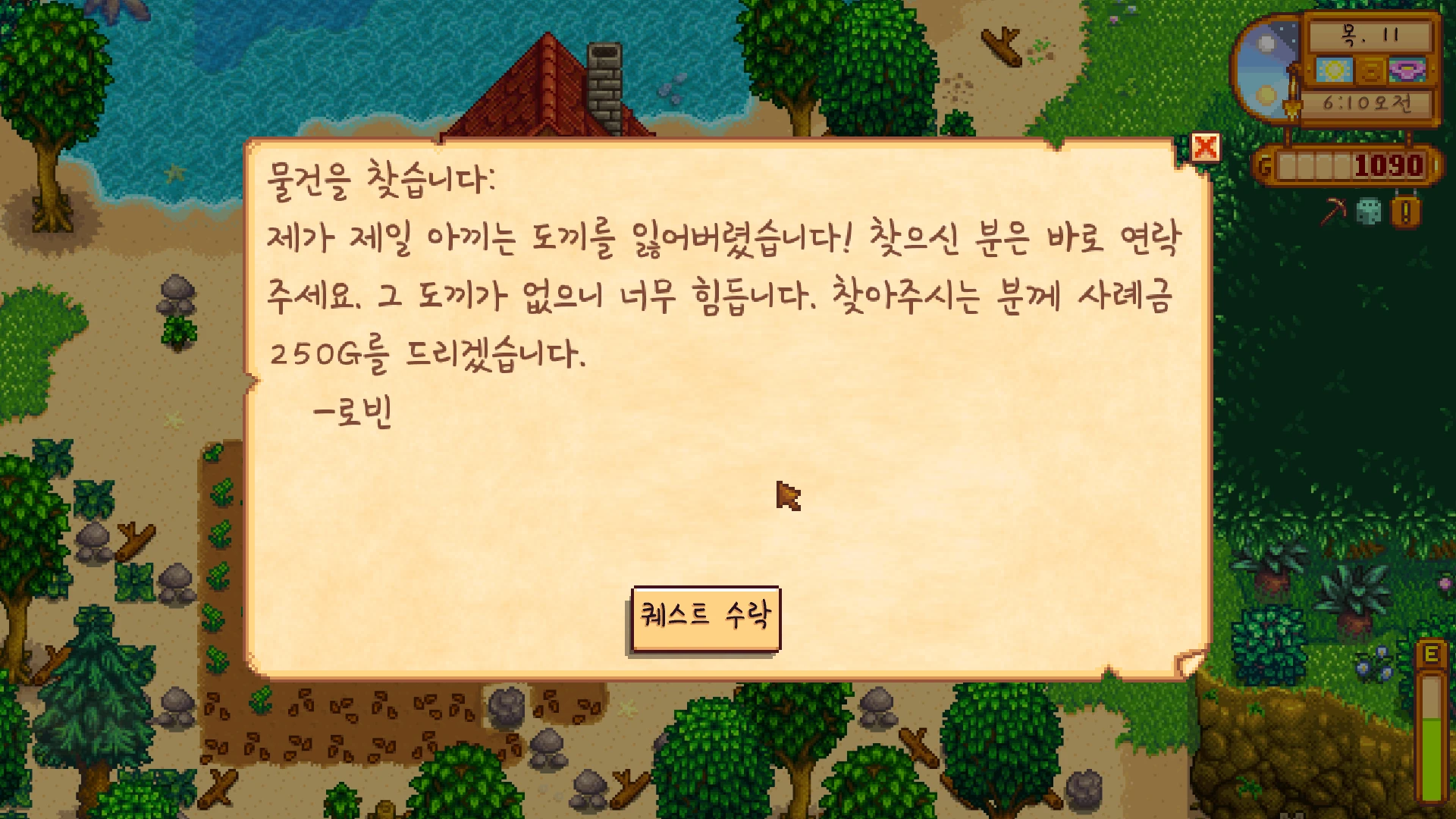Open the journal exclamation mark icon

coord(1405,212)
